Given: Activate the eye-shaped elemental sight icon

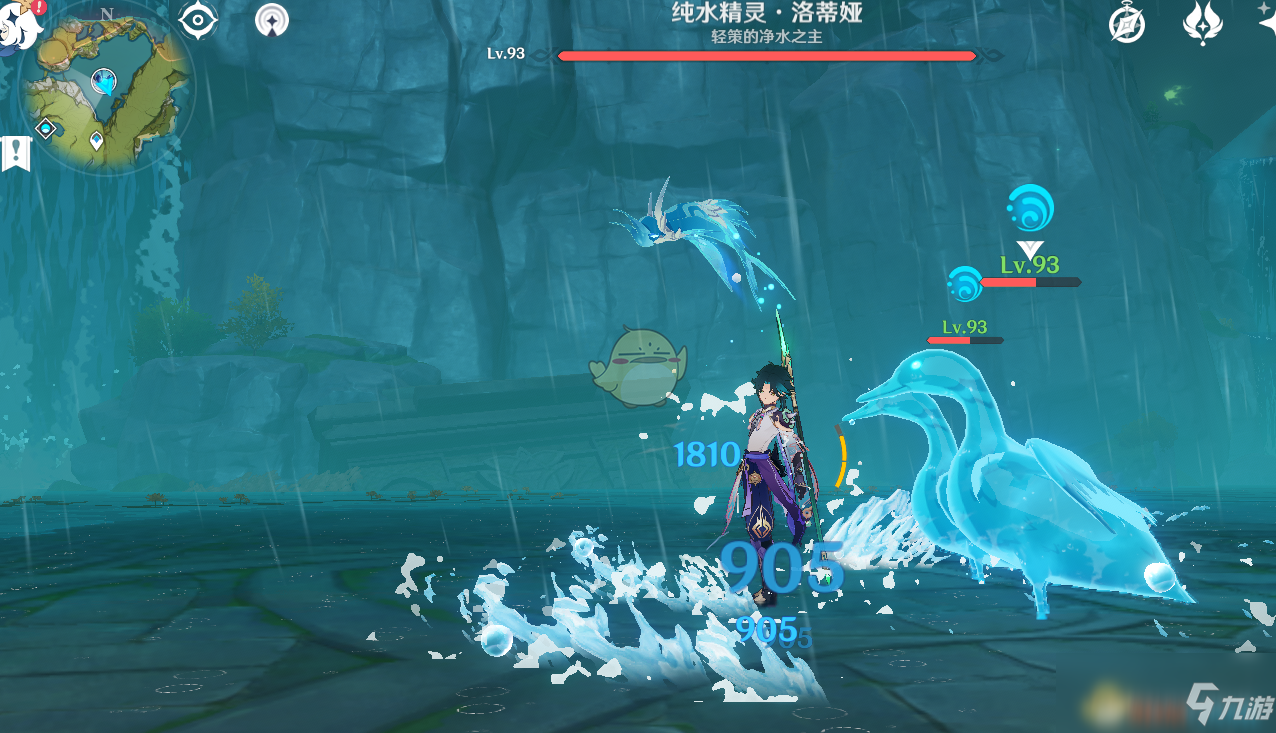Looking at the screenshot, I should tap(198, 21).
